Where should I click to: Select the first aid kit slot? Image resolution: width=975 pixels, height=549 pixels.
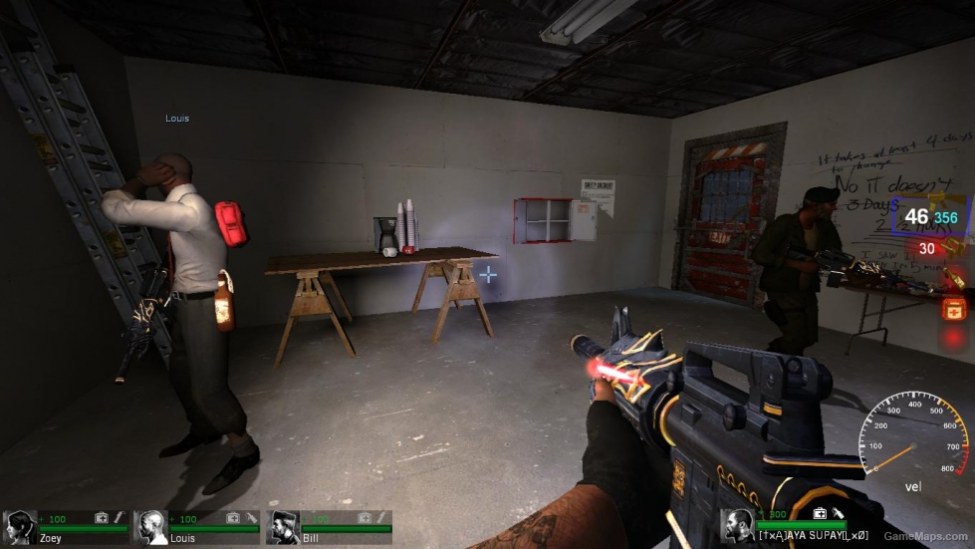coord(955,310)
